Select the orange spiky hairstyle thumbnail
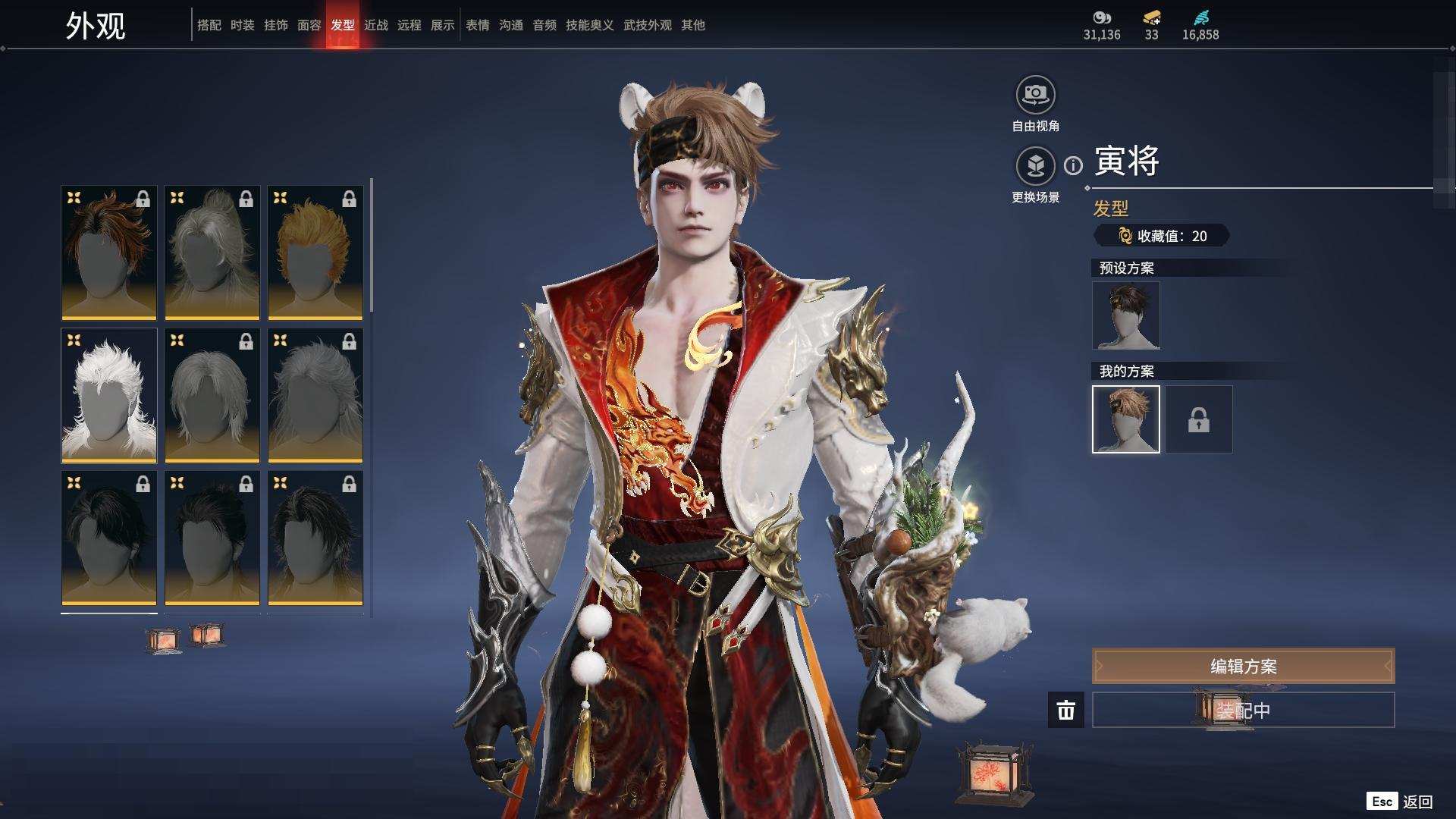This screenshot has width=1456, height=819. (315, 253)
